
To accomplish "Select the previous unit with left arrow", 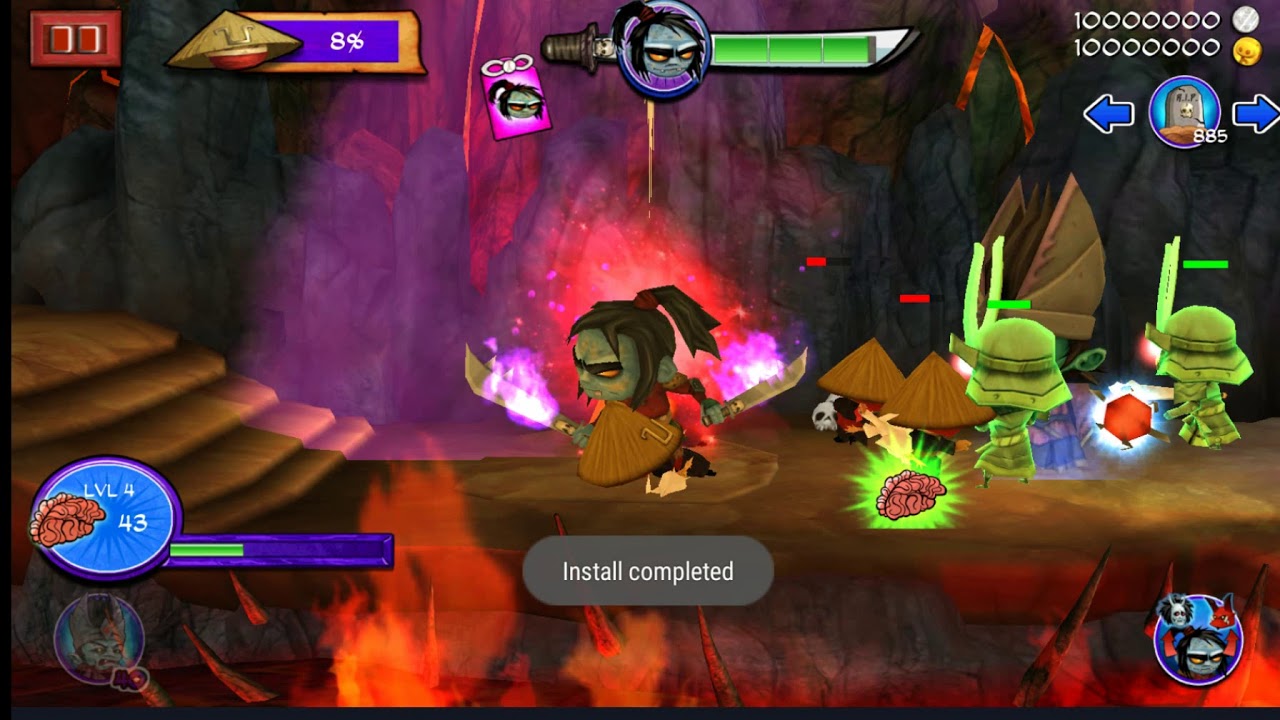I will 1108,114.
